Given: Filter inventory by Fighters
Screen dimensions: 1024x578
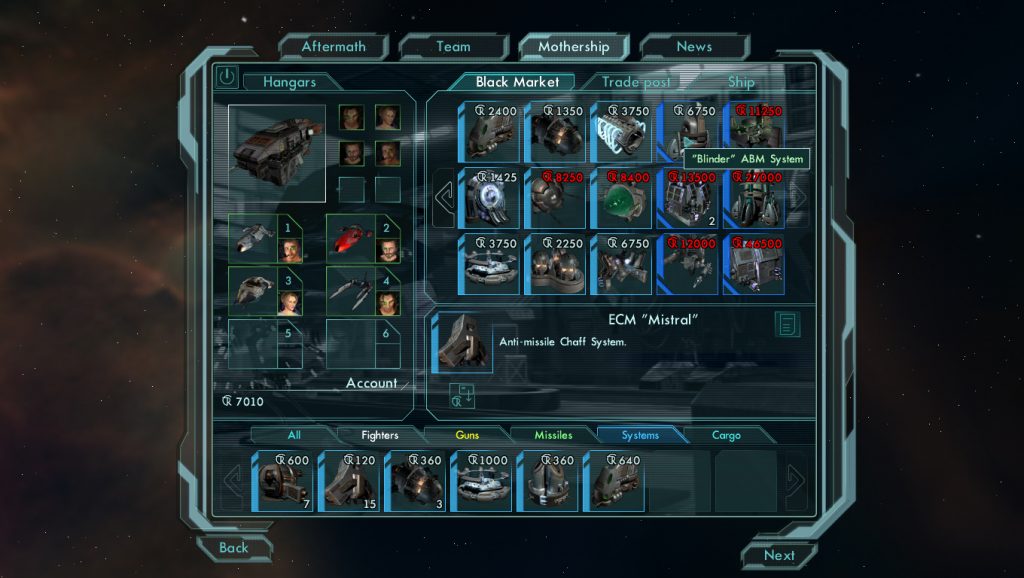Looking at the screenshot, I should point(379,435).
